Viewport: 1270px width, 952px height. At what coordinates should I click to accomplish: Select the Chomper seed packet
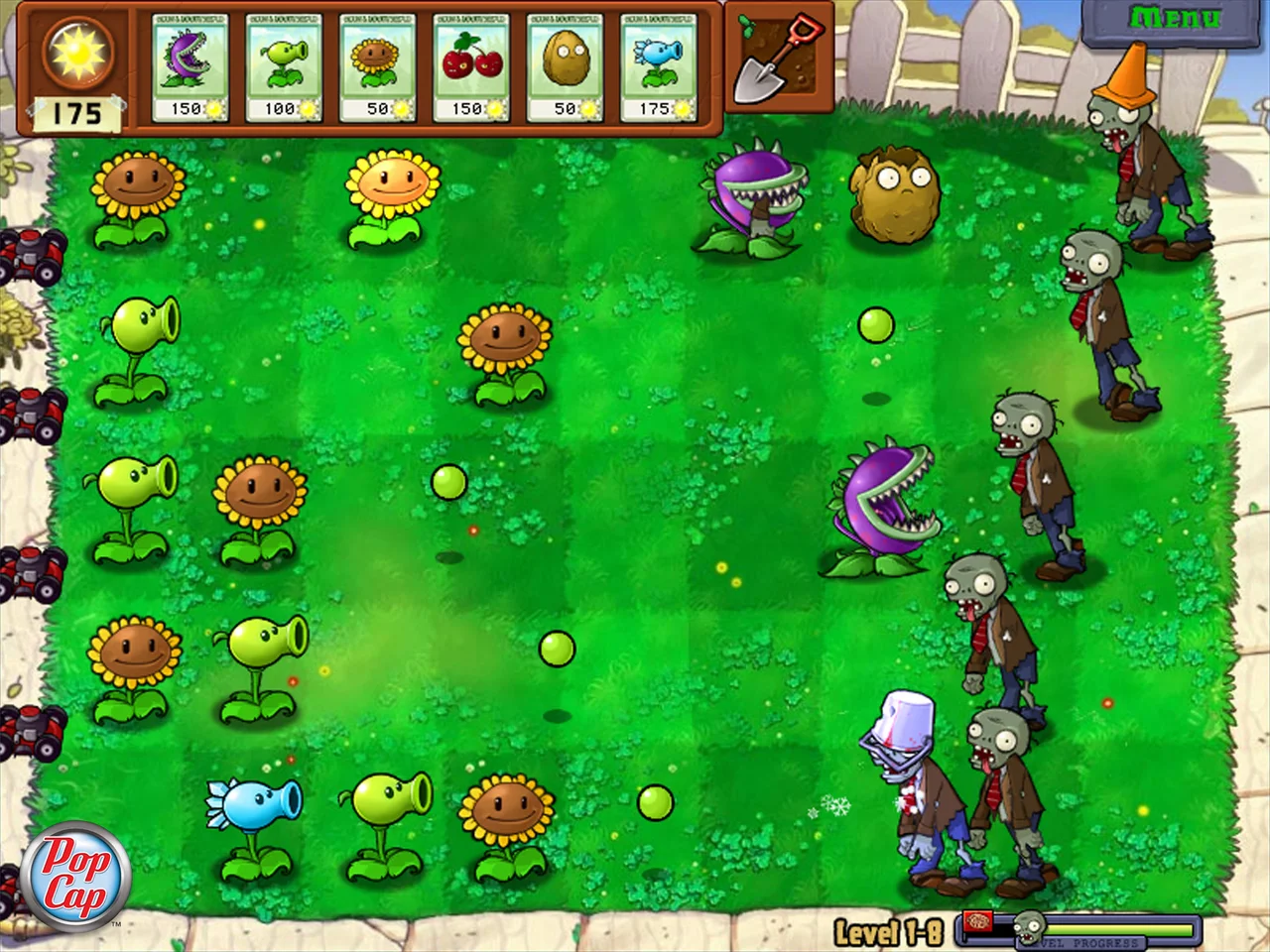click(190, 64)
